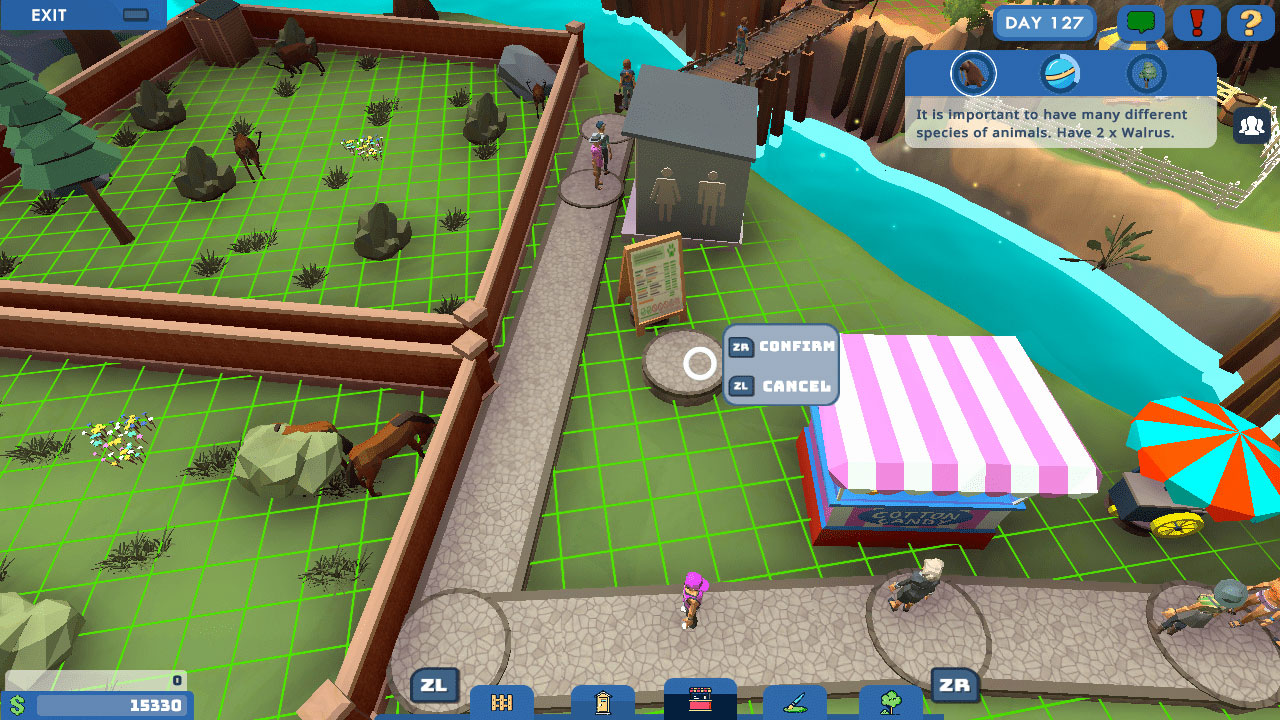Image resolution: width=1280 pixels, height=720 pixels.
Task: Switch to the shop stall category tab
Action: (698, 700)
